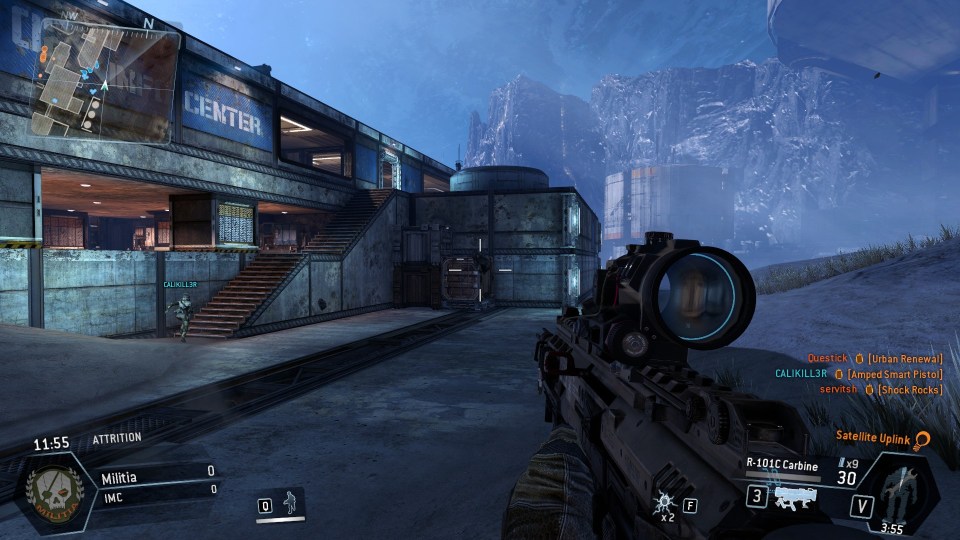Click the servitsh Shock Rocks feed entry
This screenshot has width=960, height=540.
(880, 389)
